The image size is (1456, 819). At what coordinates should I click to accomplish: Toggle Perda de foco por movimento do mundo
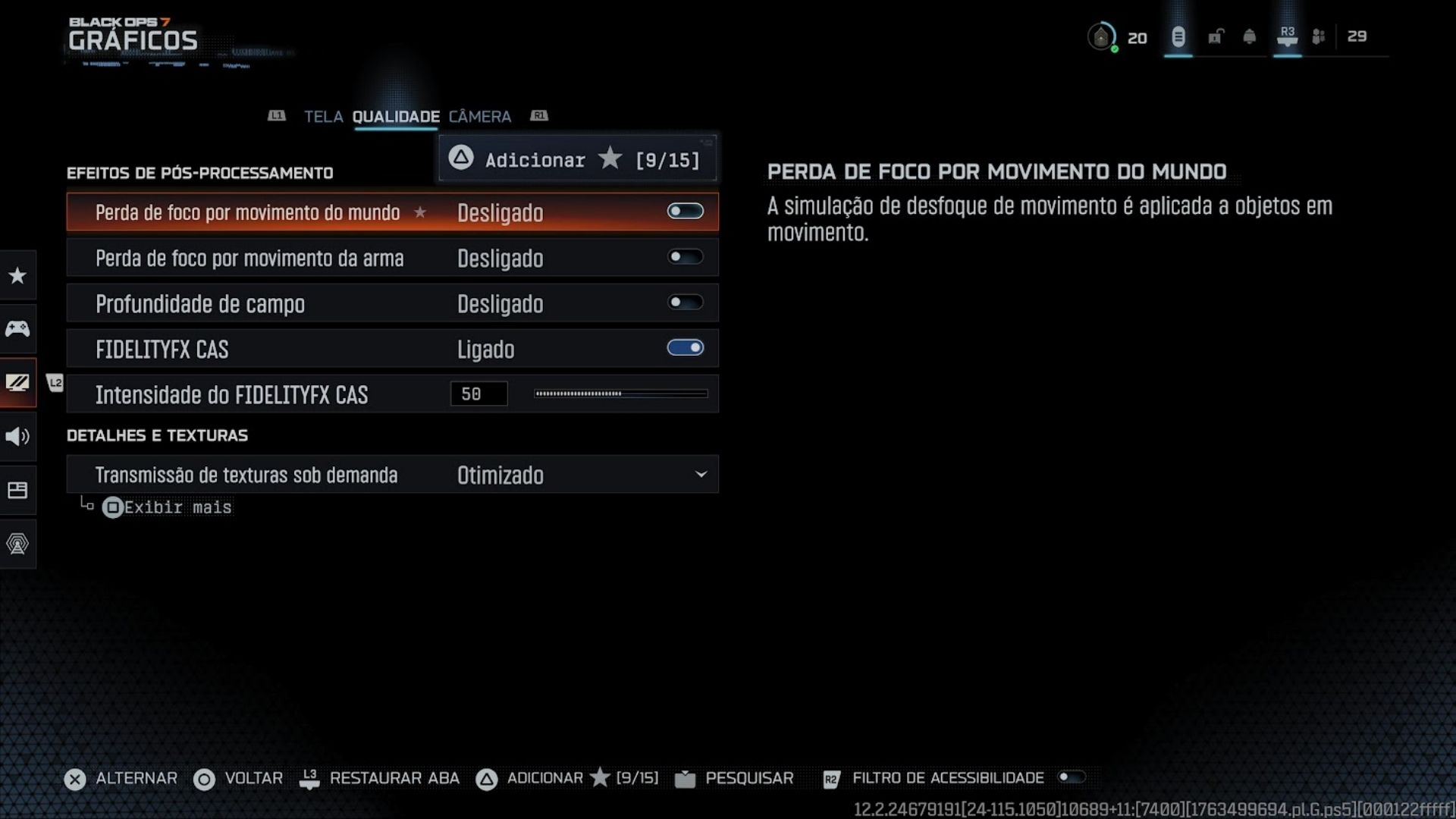pyautogui.click(x=685, y=212)
